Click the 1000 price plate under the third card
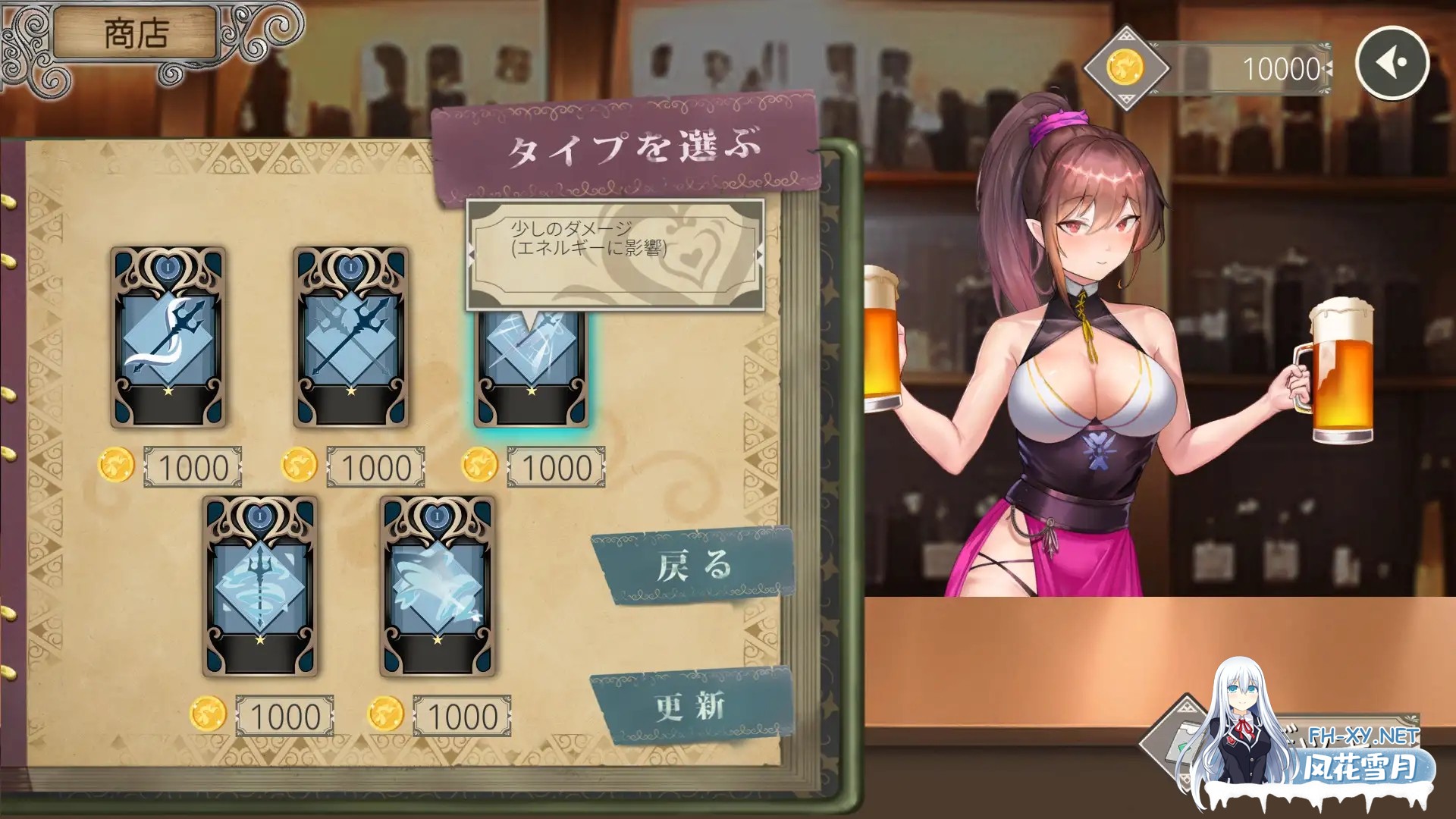Screen dimensions: 1456x819 click(x=556, y=466)
